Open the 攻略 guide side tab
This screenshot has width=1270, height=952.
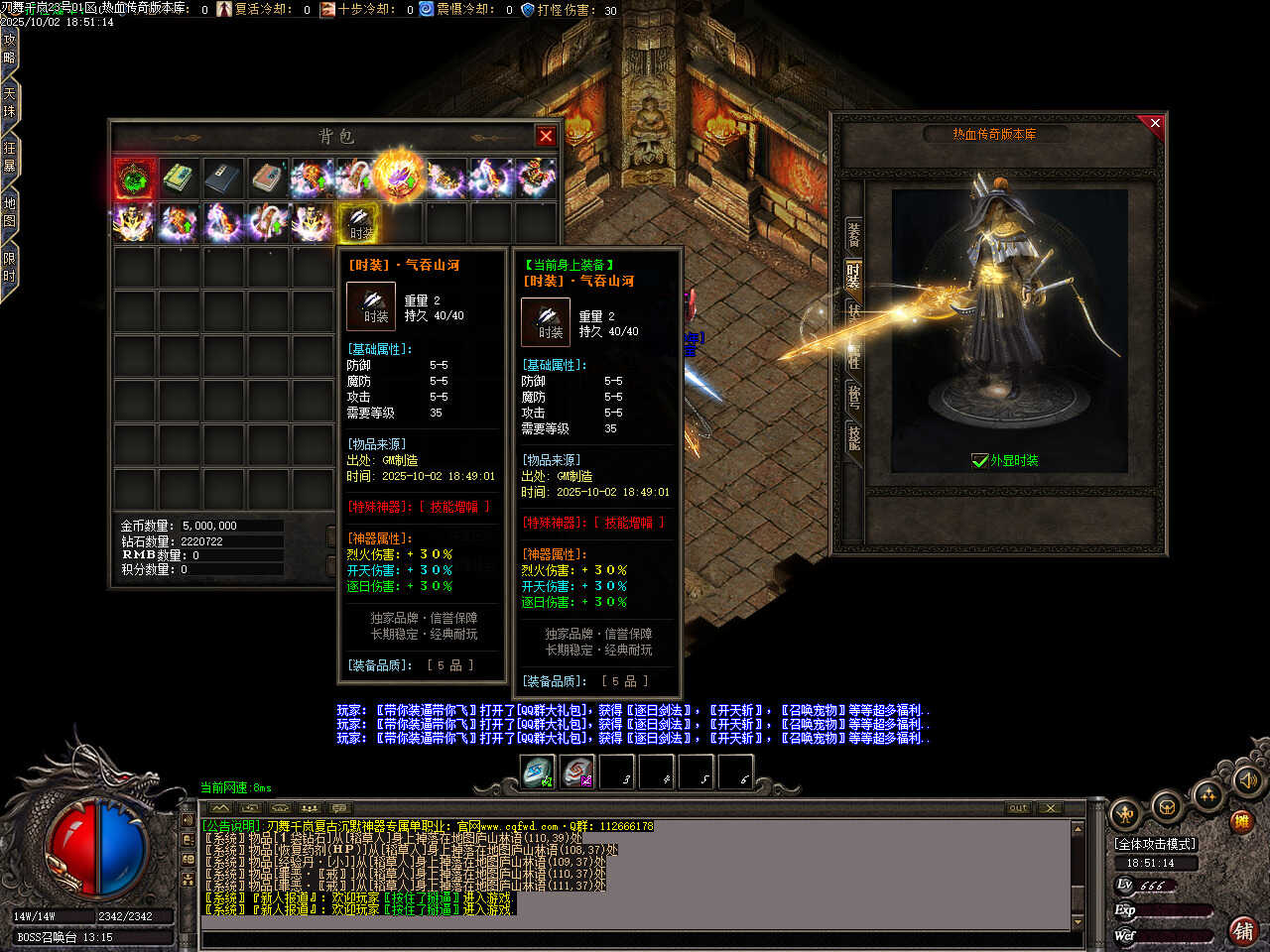[x=10, y=49]
